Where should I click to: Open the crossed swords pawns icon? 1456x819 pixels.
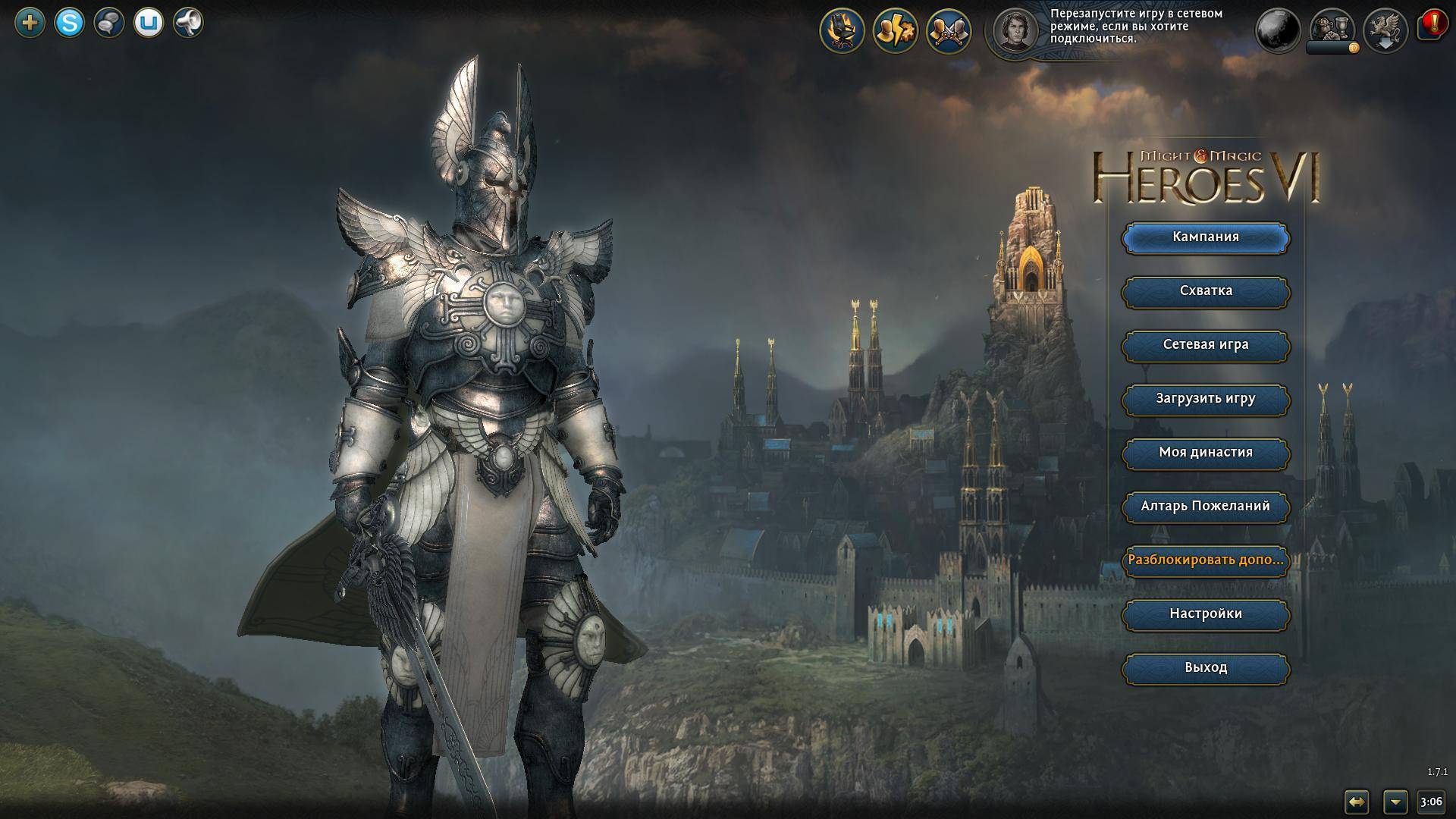coord(949,31)
